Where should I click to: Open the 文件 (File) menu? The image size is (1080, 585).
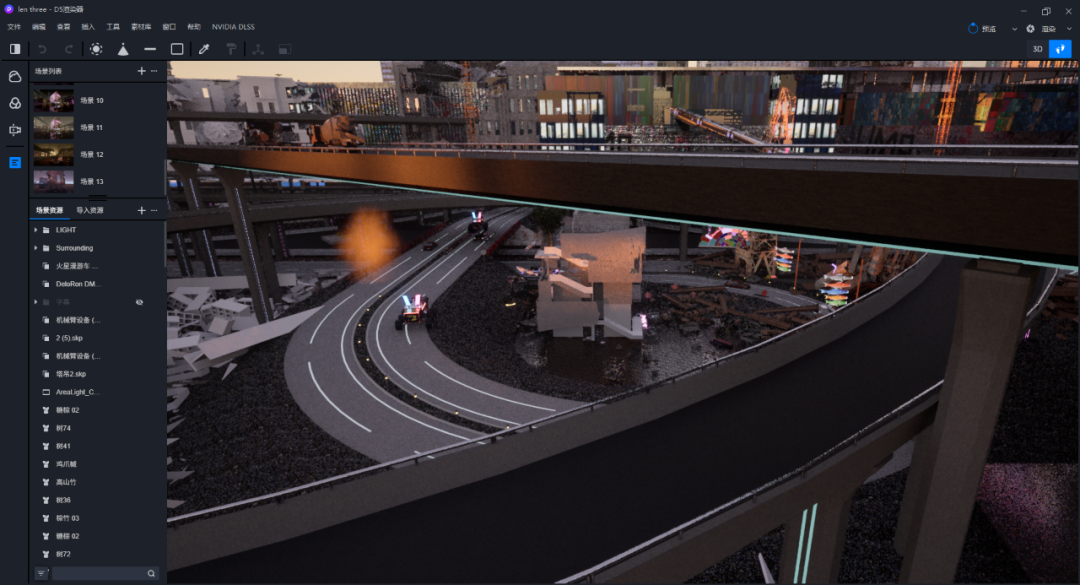(x=14, y=27)
